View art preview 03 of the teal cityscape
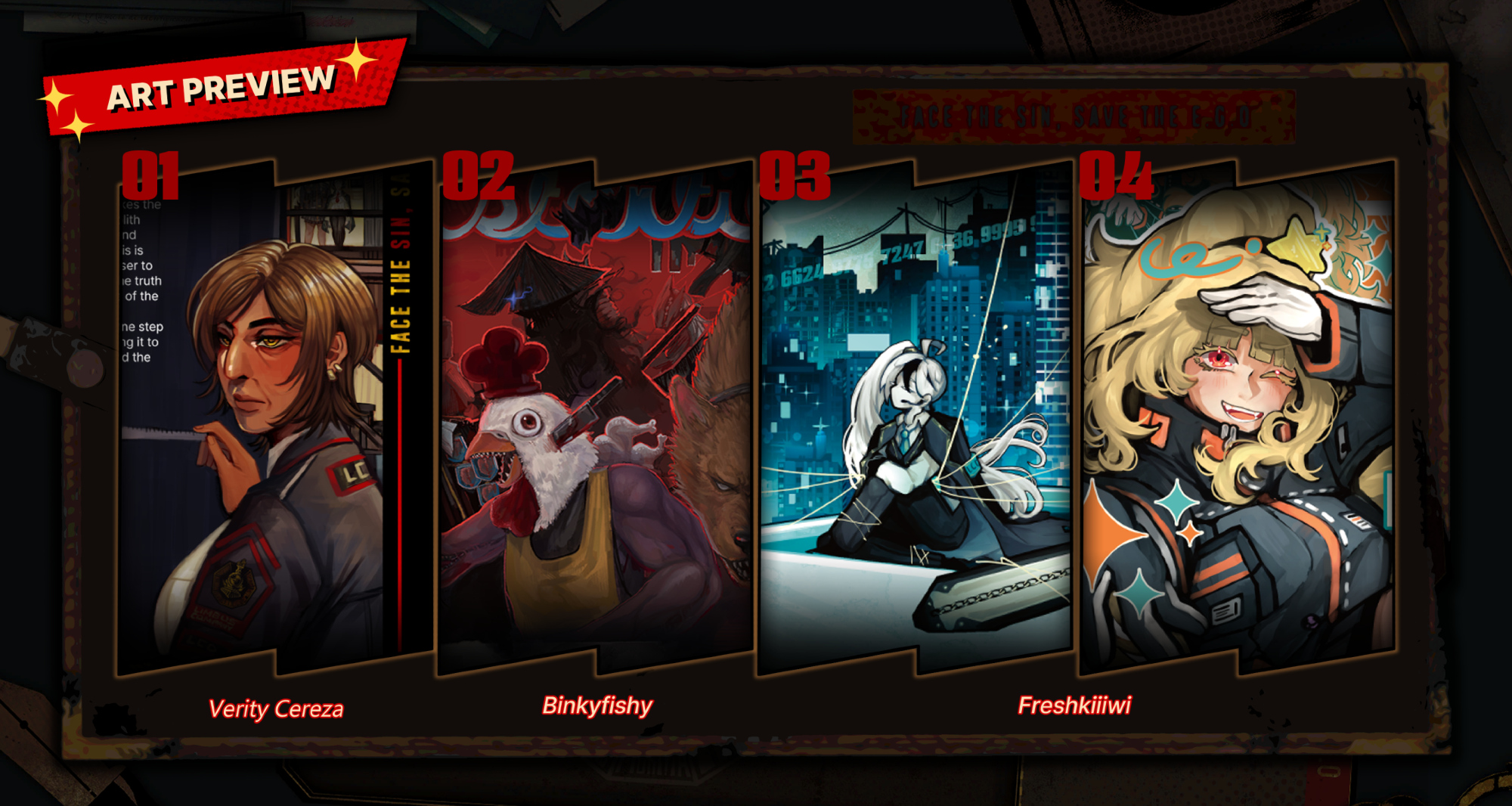 (x=915, y=420)
